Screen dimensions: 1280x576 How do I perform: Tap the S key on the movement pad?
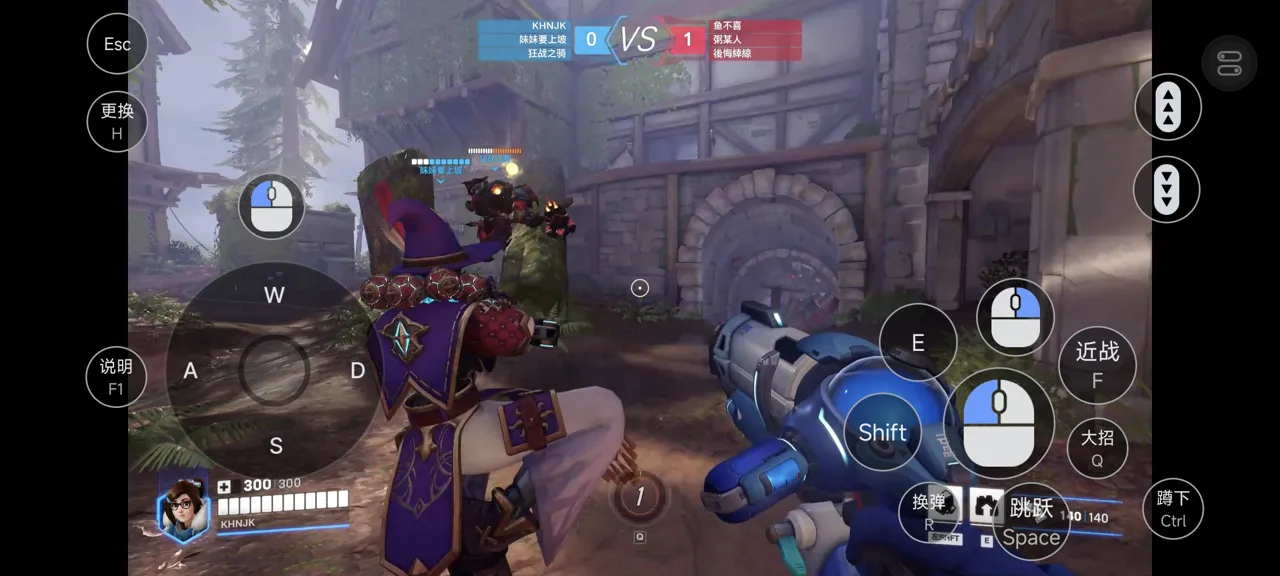[x=275, y=446]
